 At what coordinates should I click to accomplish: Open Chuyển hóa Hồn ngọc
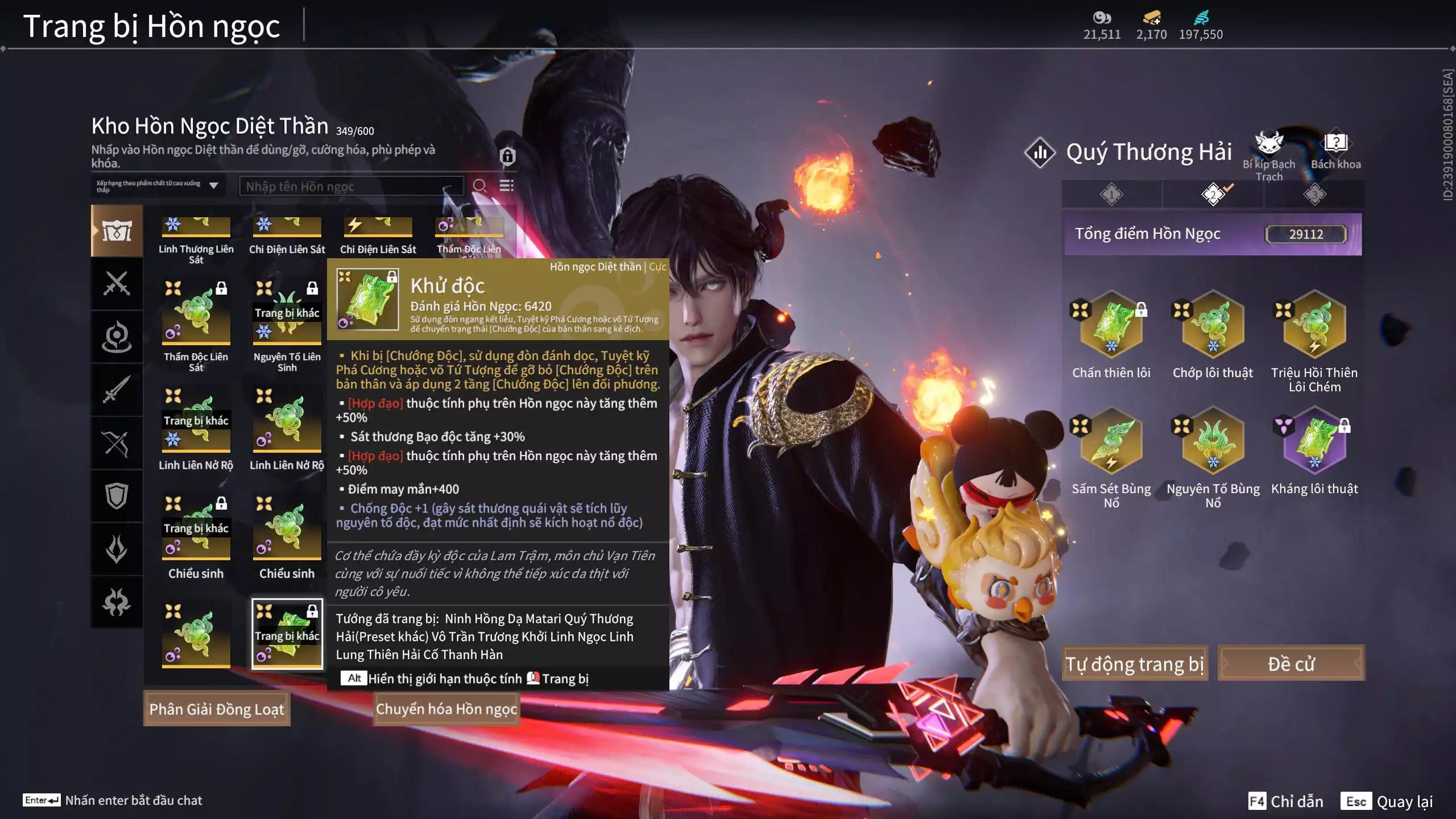446,709
